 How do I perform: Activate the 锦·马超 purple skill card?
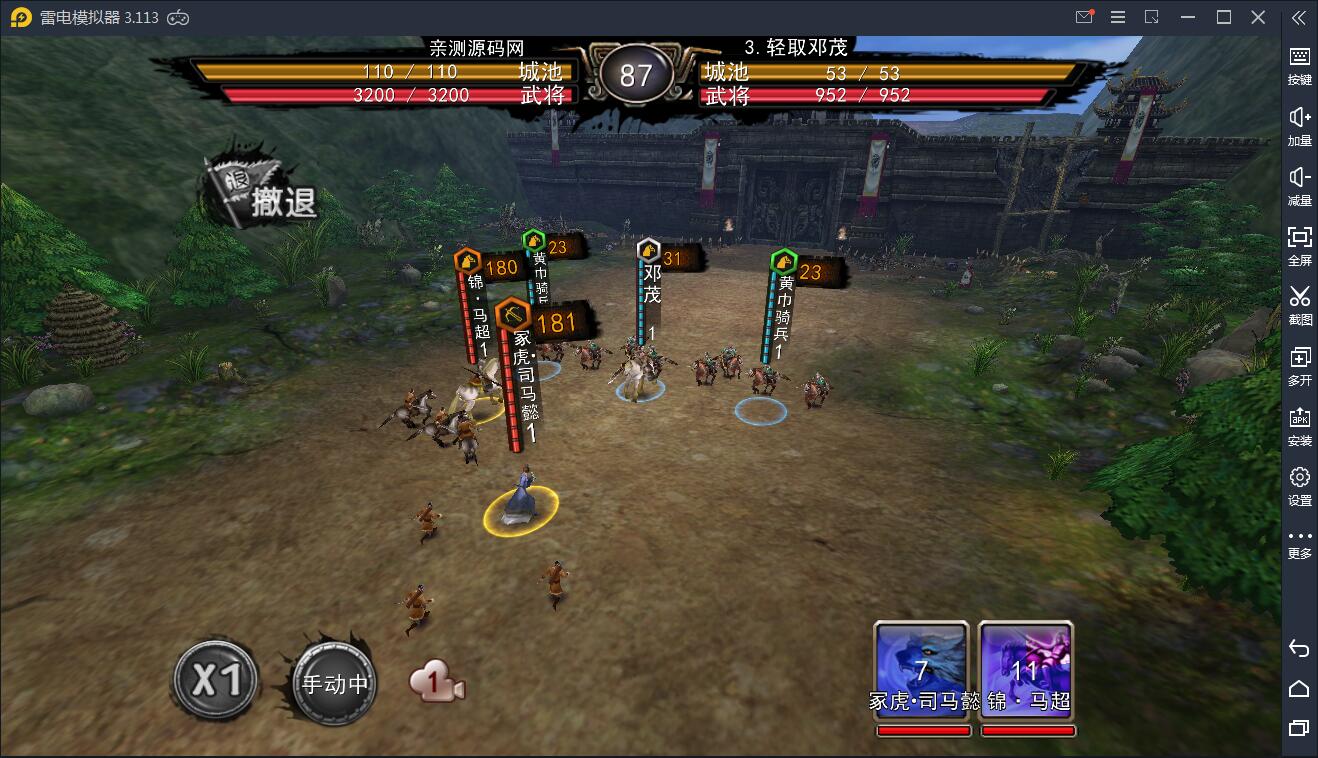point(1026,668)
